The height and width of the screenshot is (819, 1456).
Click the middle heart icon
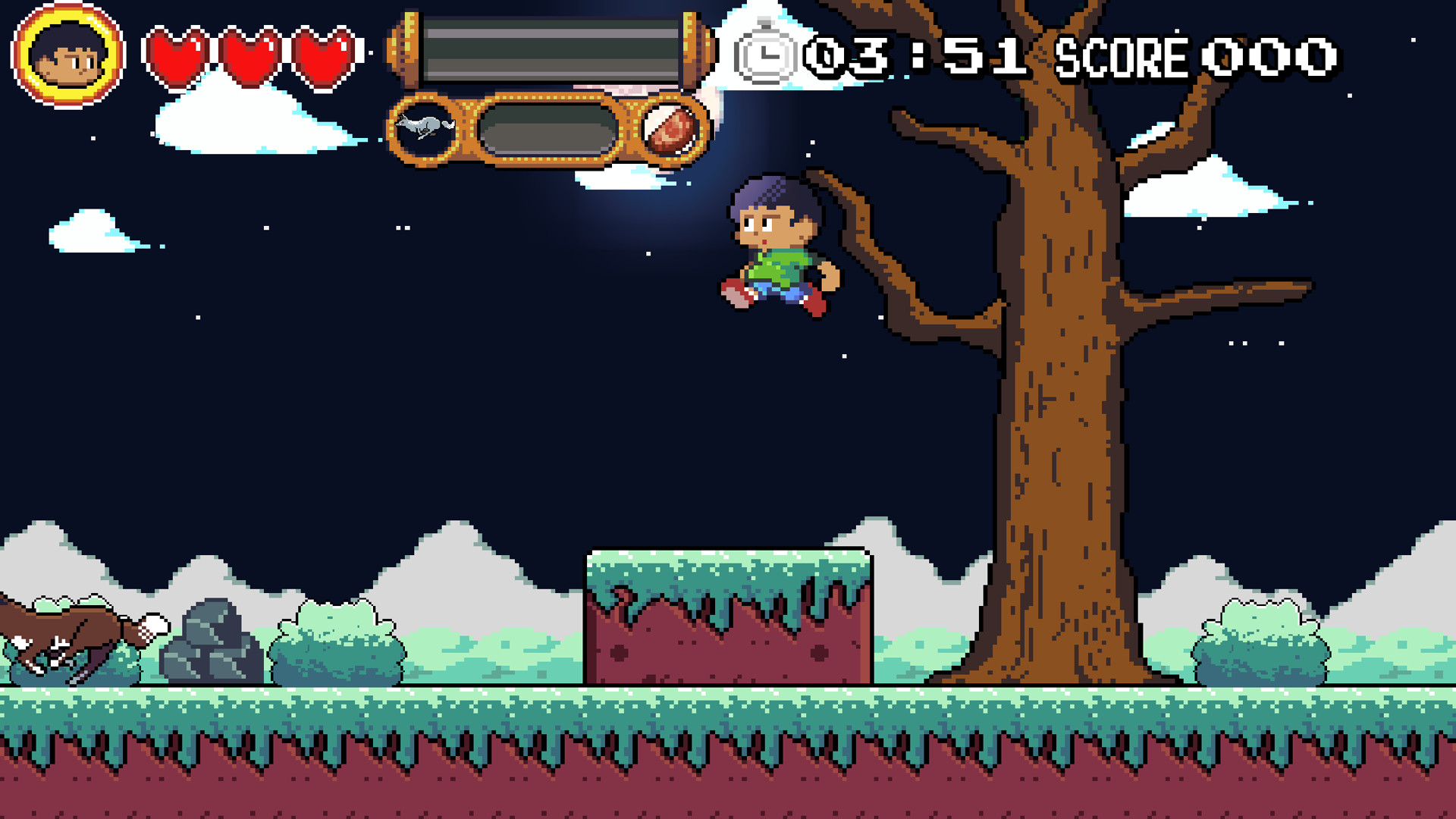(250, 53)
